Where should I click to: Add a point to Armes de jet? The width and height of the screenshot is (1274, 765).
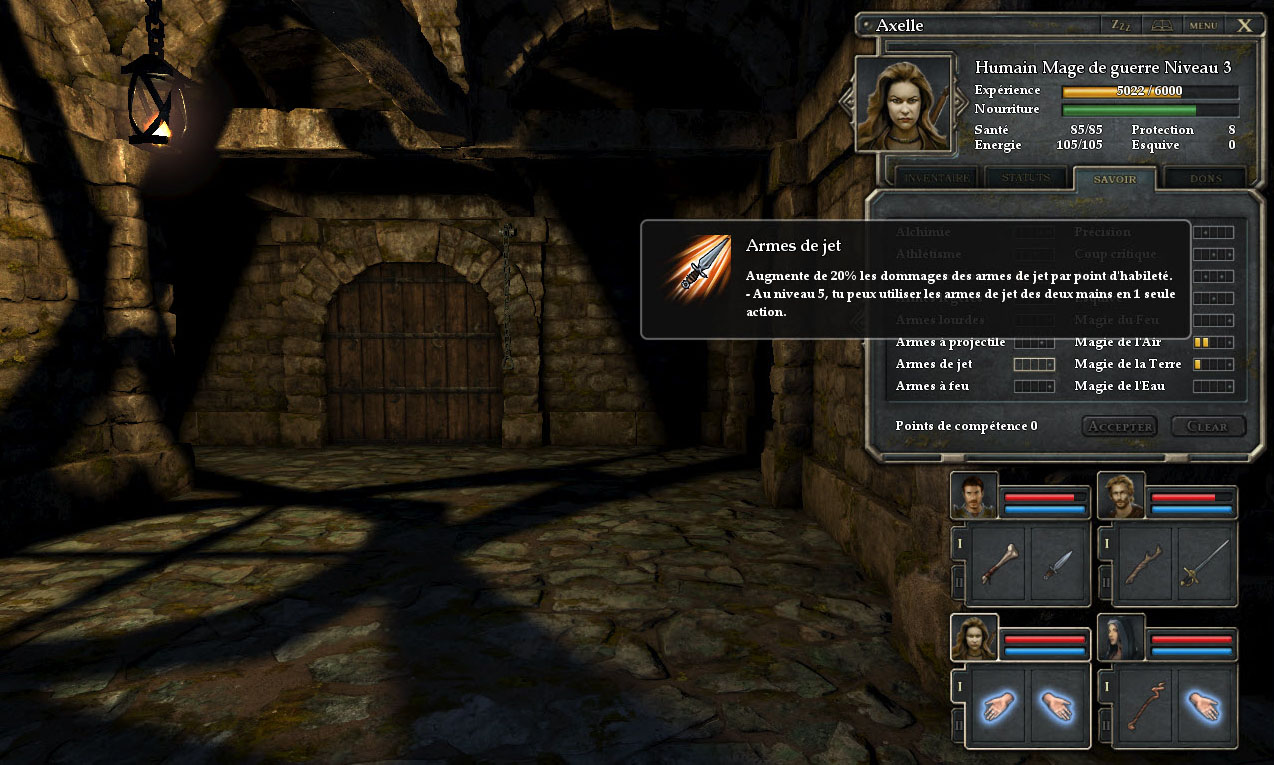click(1034, 364)
